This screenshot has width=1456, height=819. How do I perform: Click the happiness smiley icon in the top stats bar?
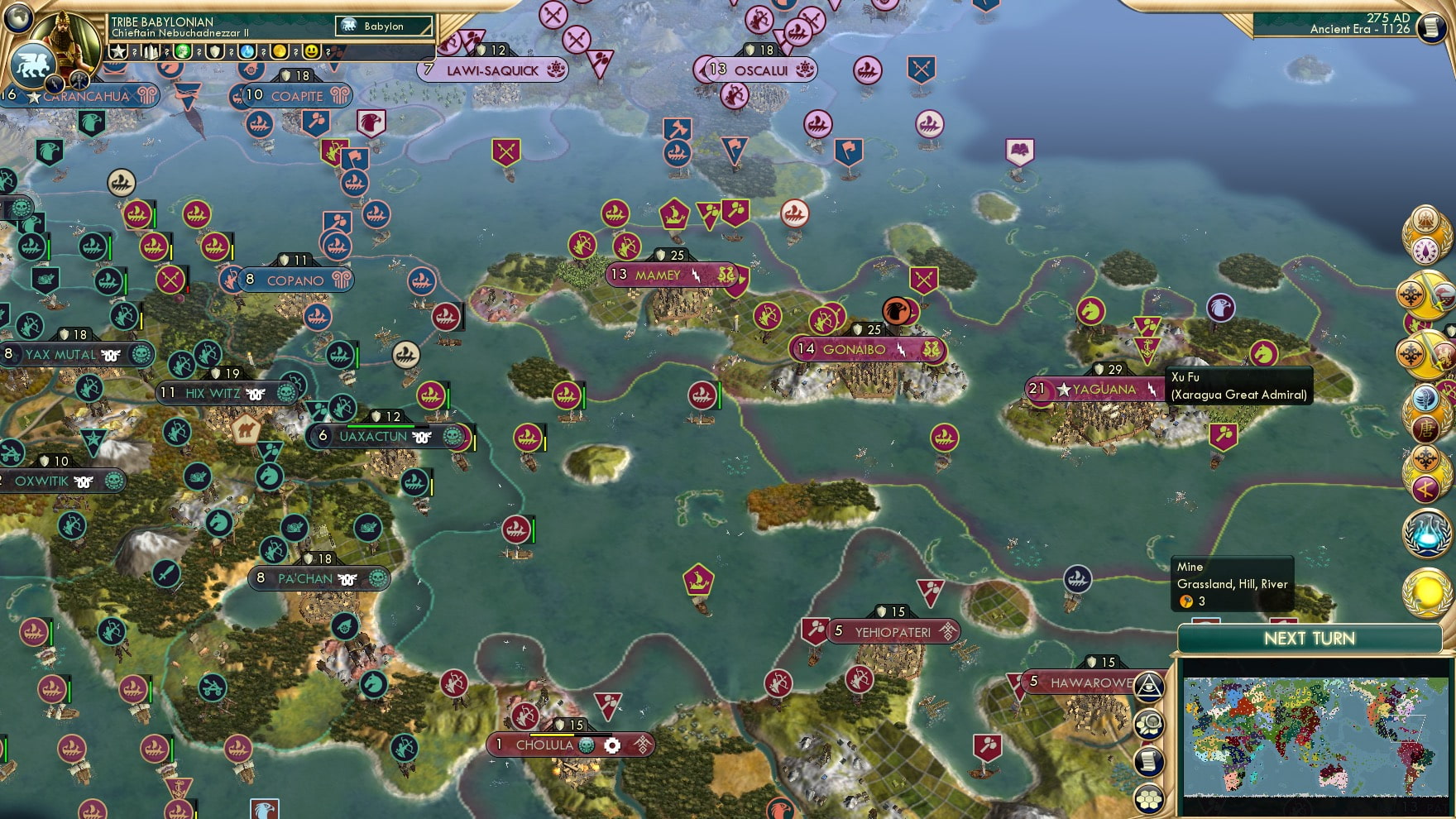[312, 52]
